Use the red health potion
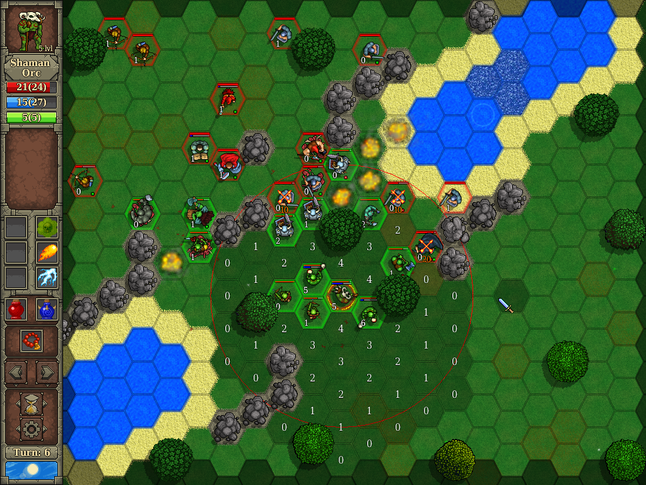The width and height of the screenshot is (646, 485). (17, 309)
